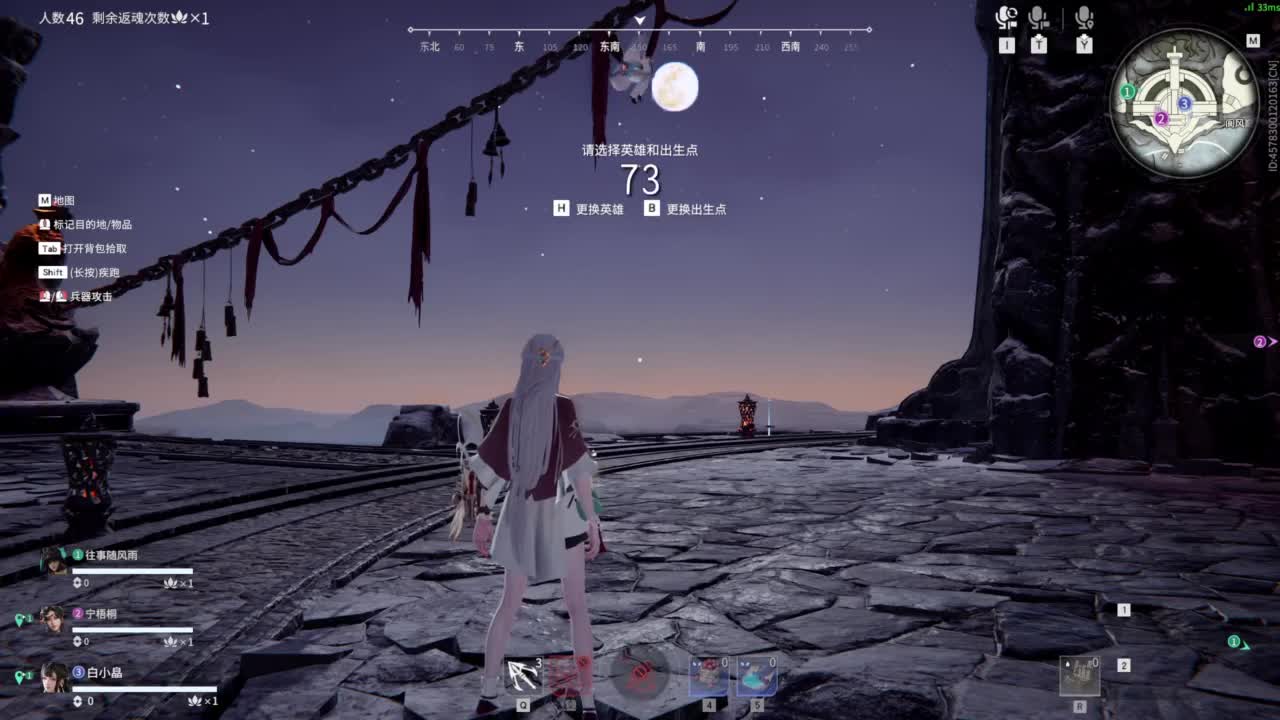Click the consumable item in slot 4
The width and height of the screenshot is (1280, 720).
click(x=707, y=675)
